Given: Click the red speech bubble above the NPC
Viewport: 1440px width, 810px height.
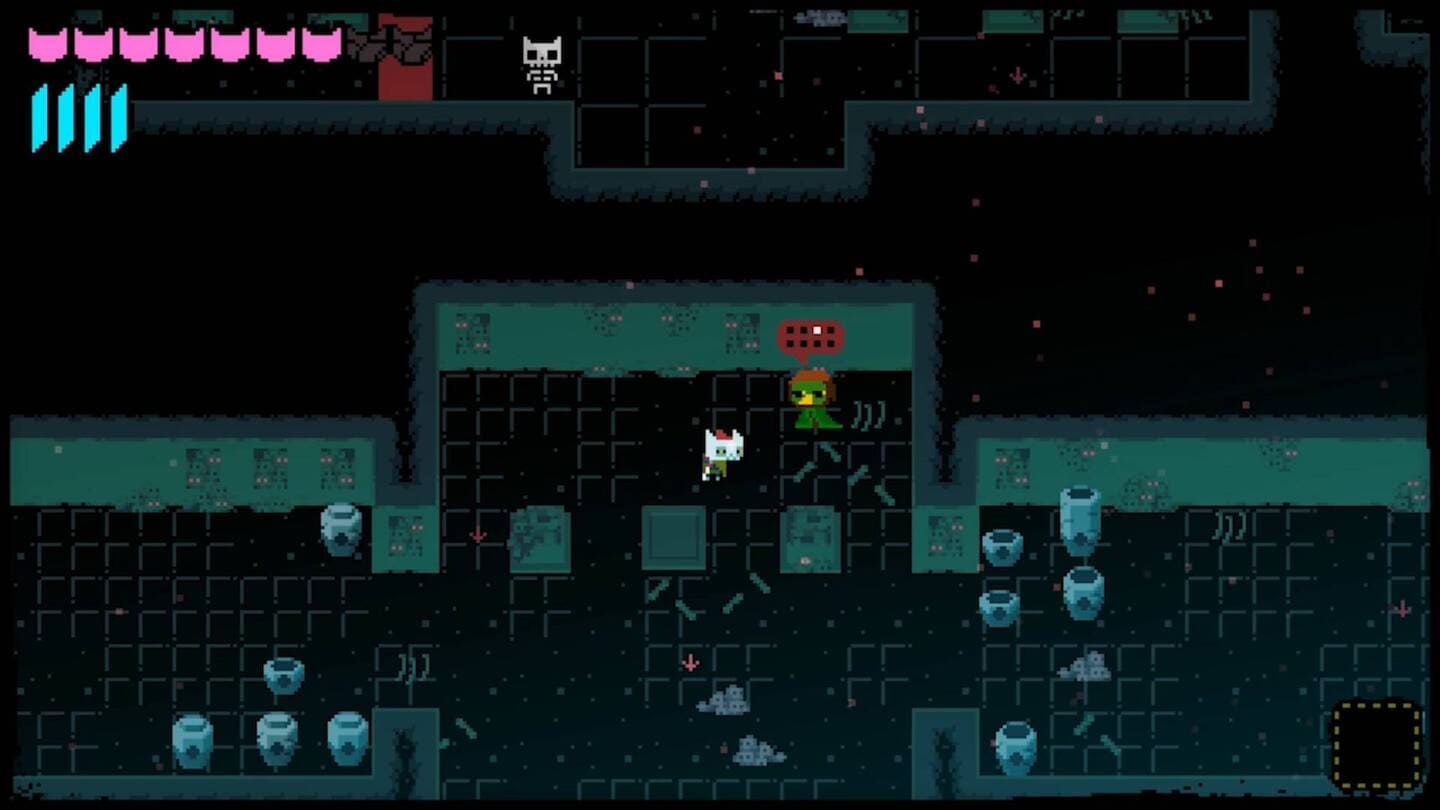Looking at the screenshot, I should 810,338.
